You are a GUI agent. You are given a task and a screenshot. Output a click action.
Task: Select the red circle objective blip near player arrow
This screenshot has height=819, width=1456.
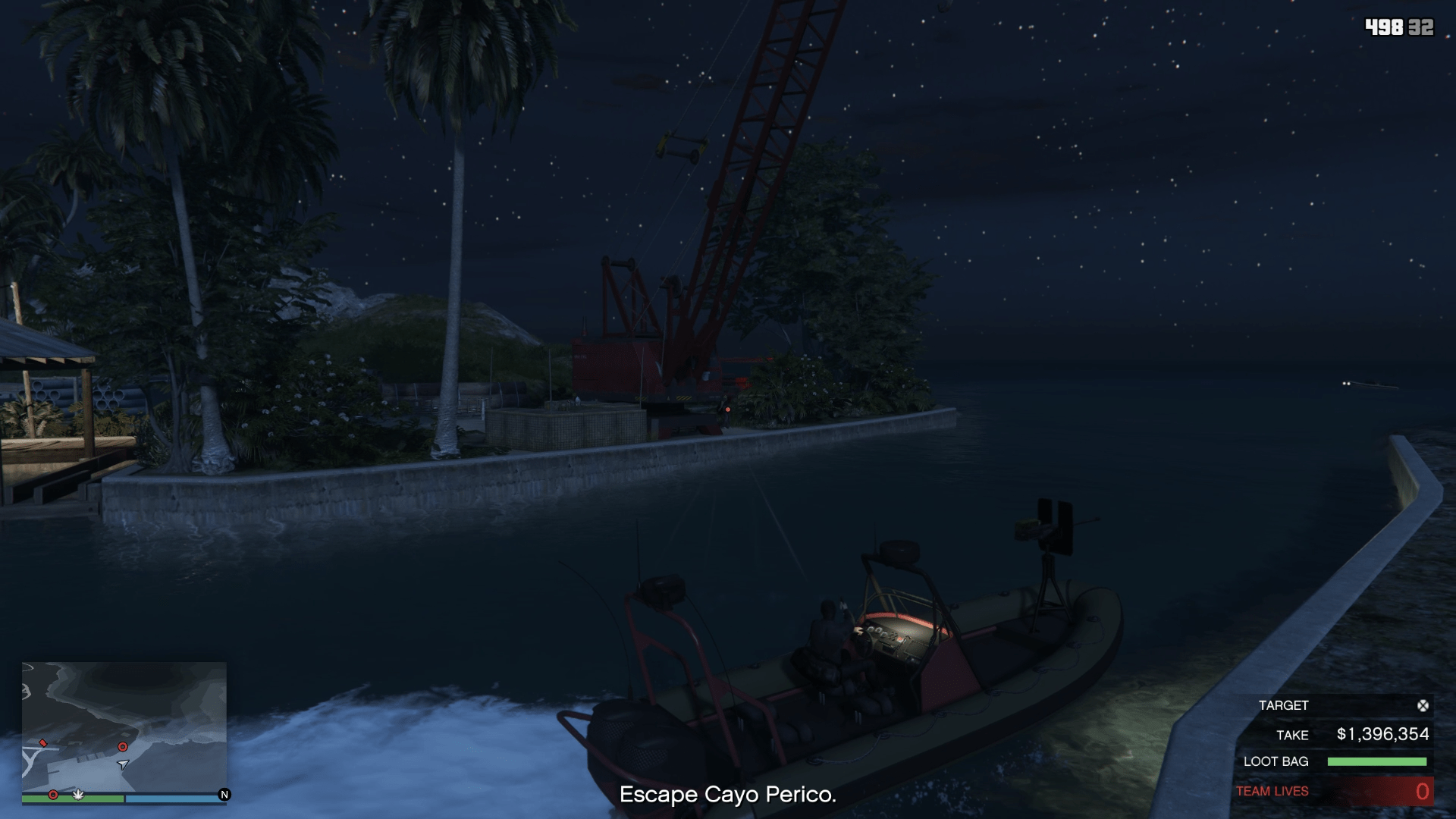pyautogui.click(x=122, y=746)
